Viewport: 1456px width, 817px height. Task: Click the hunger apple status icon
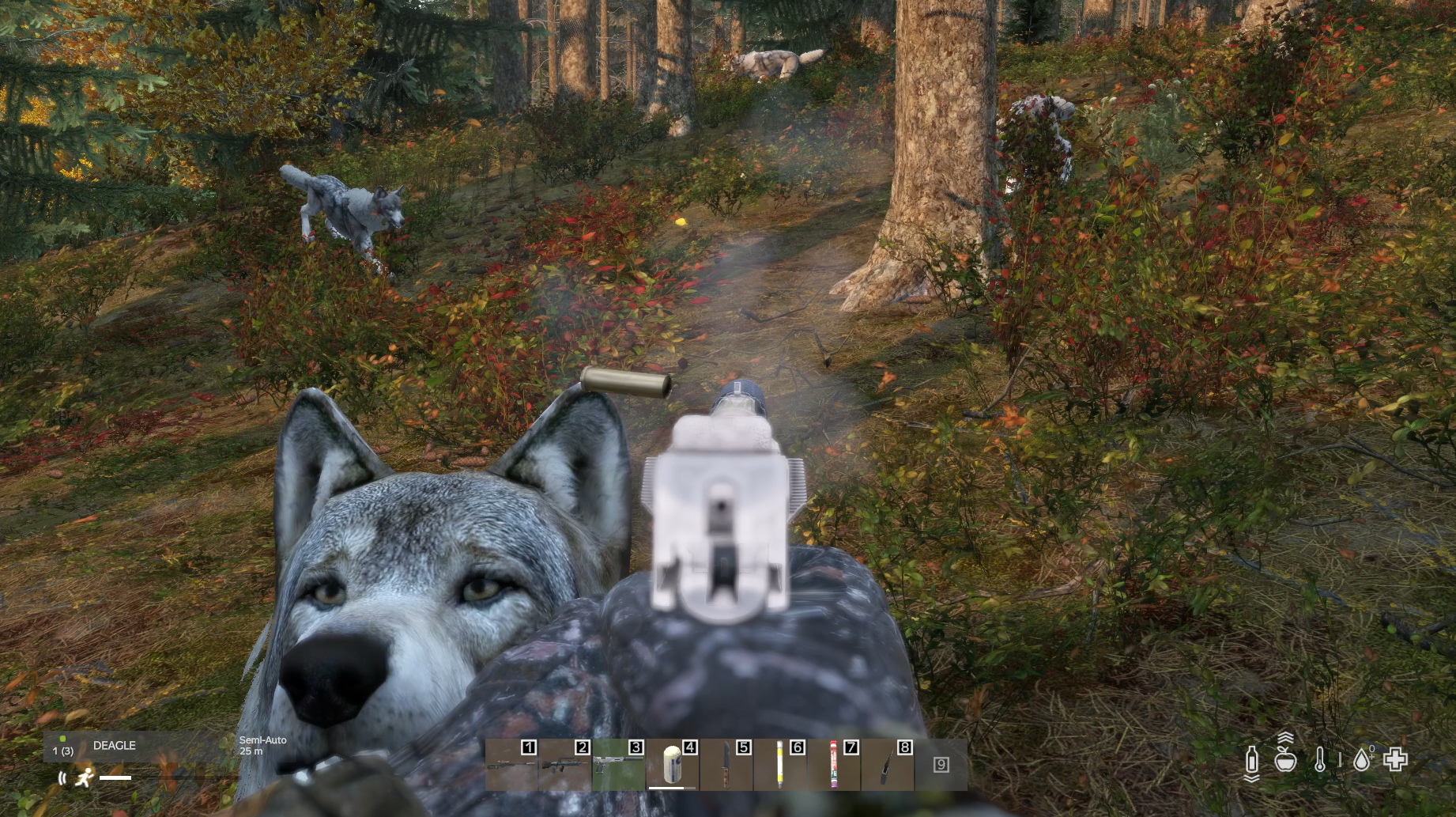pos(1286,760)
